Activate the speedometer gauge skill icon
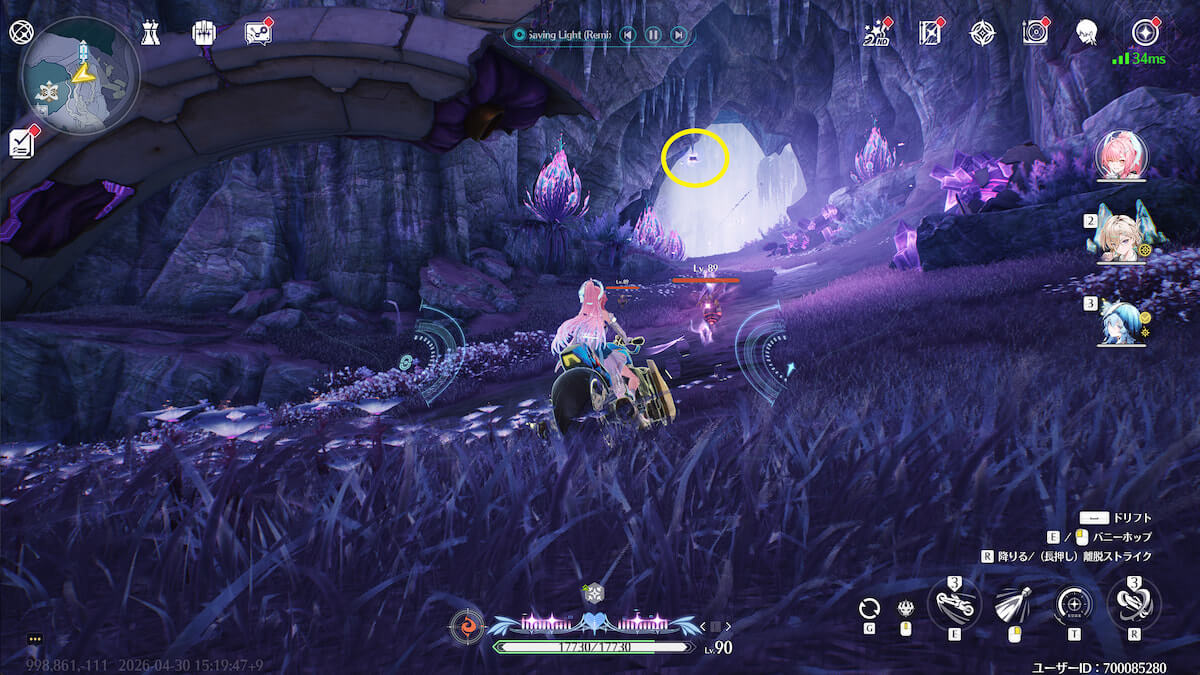 coord(1073,604)
